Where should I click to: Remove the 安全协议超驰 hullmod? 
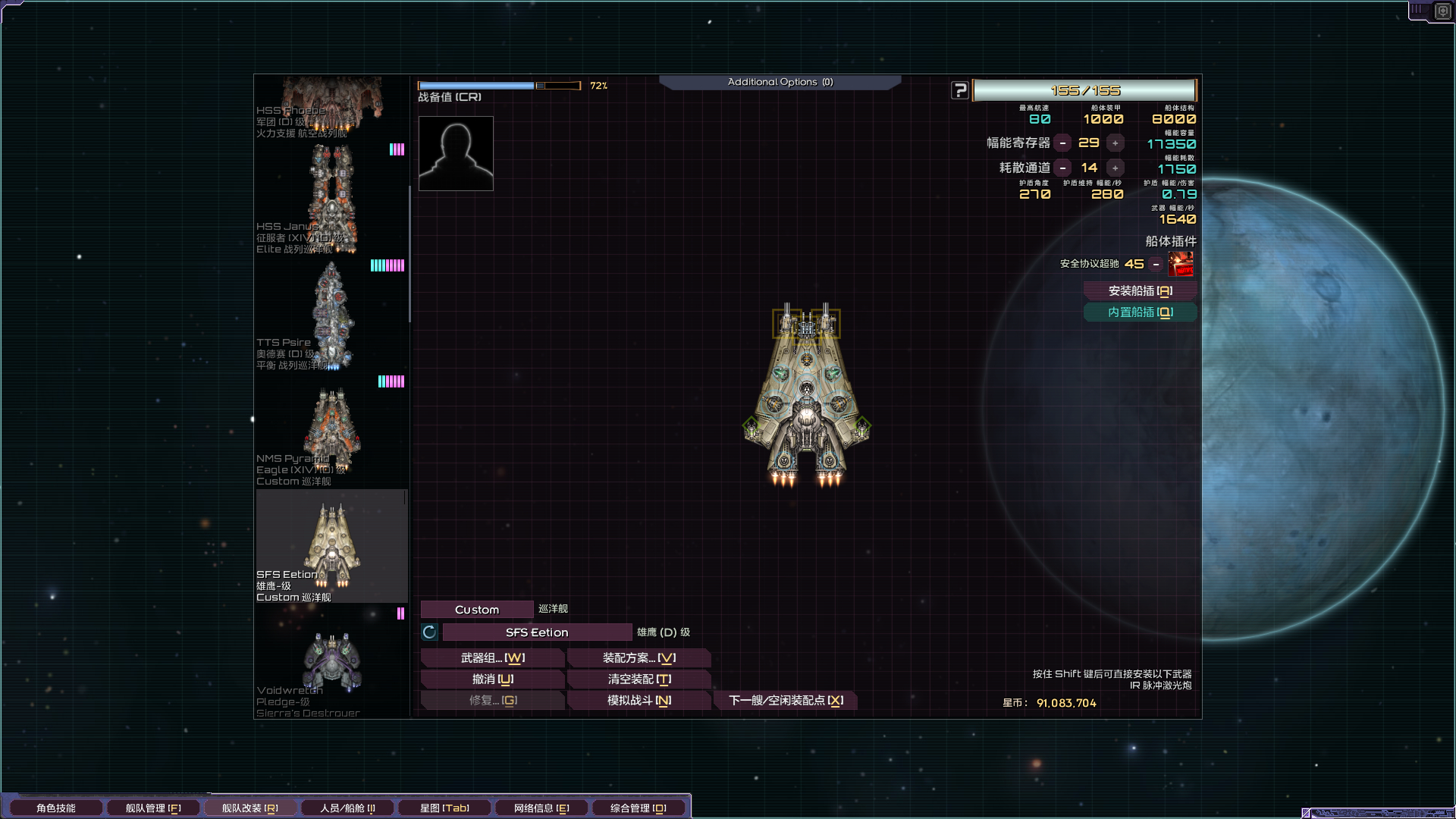point(1156,264)
